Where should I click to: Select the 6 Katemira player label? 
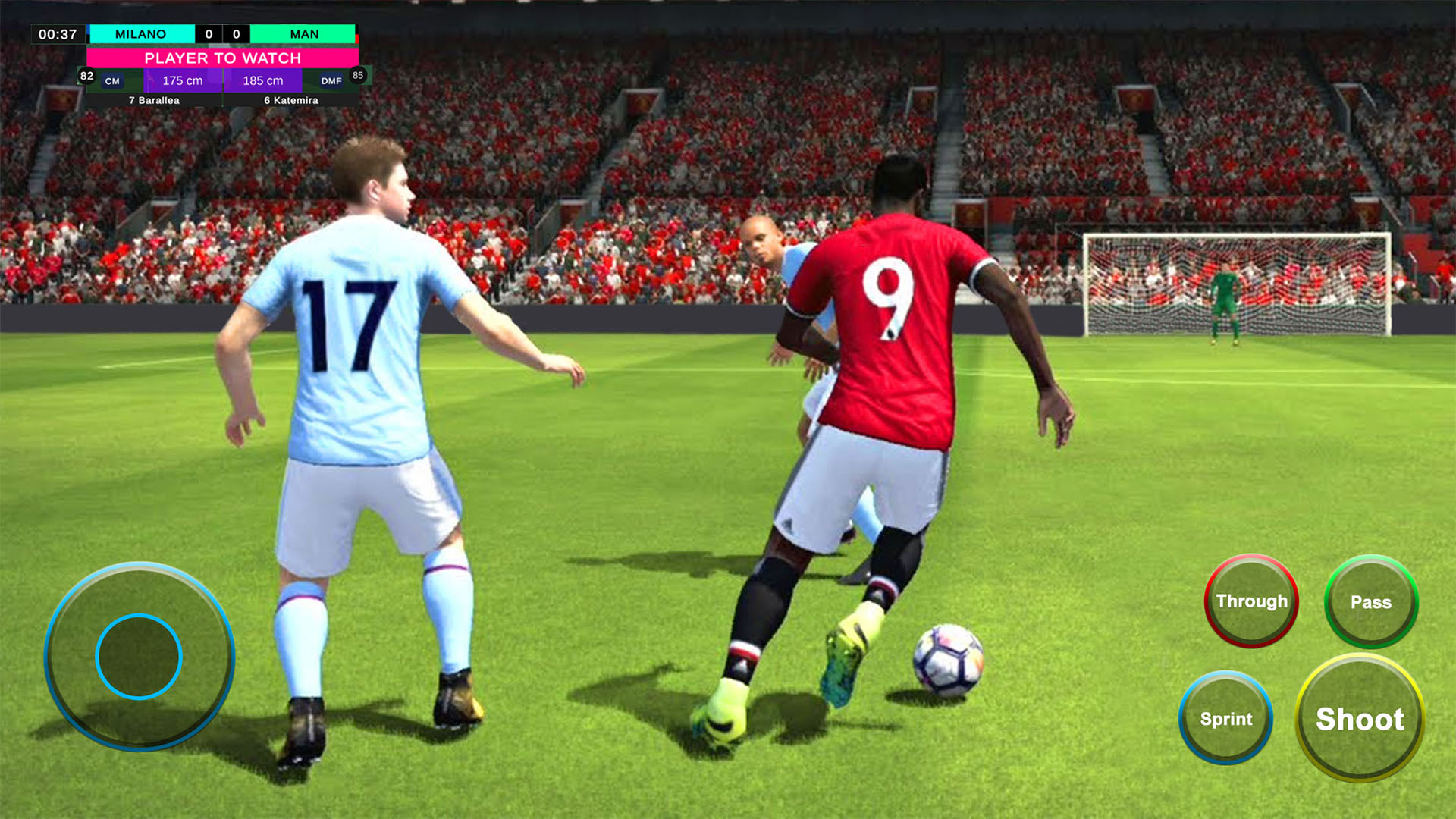tap(290, 99)
